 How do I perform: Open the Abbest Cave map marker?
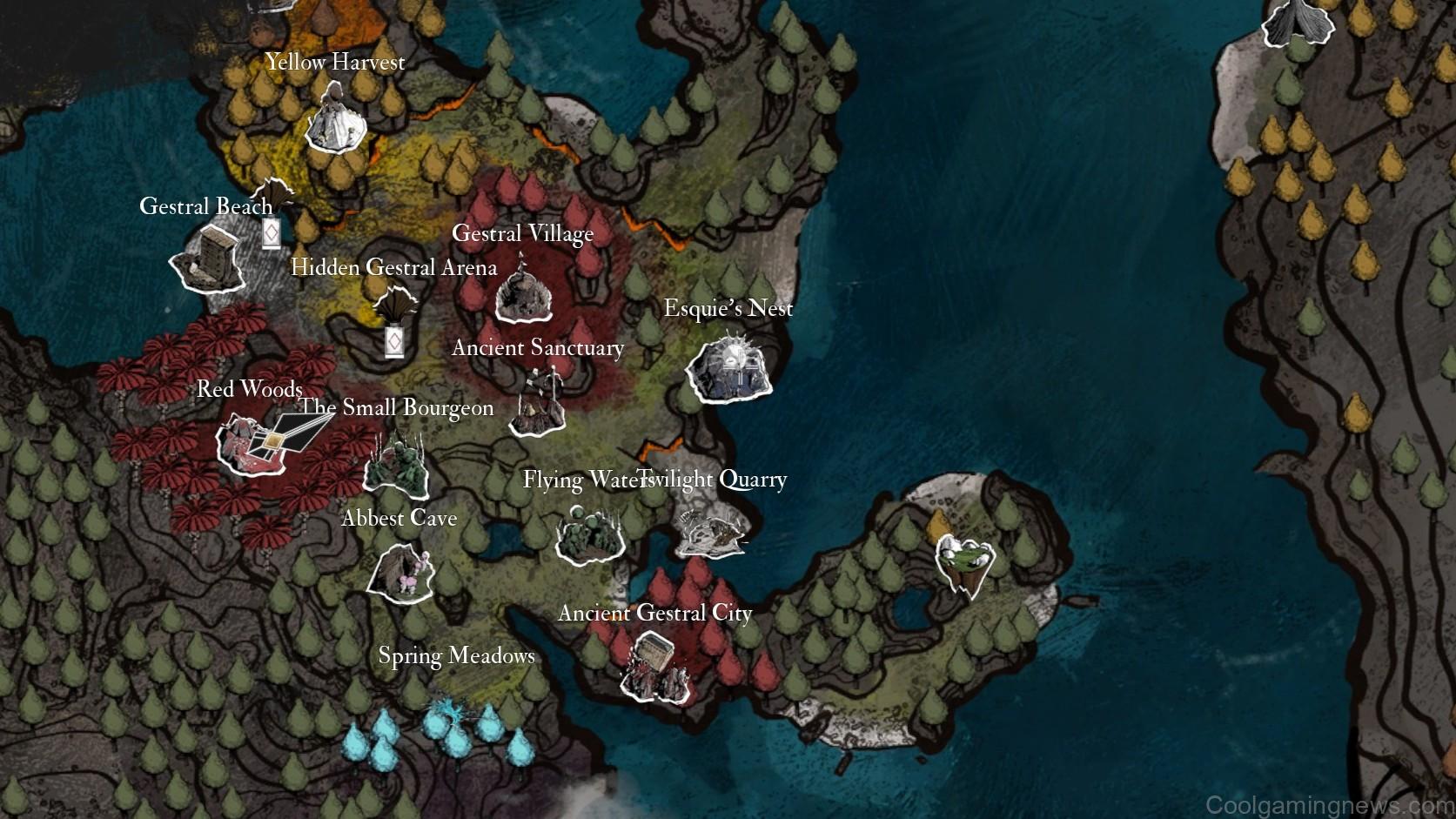click(400, 574)
